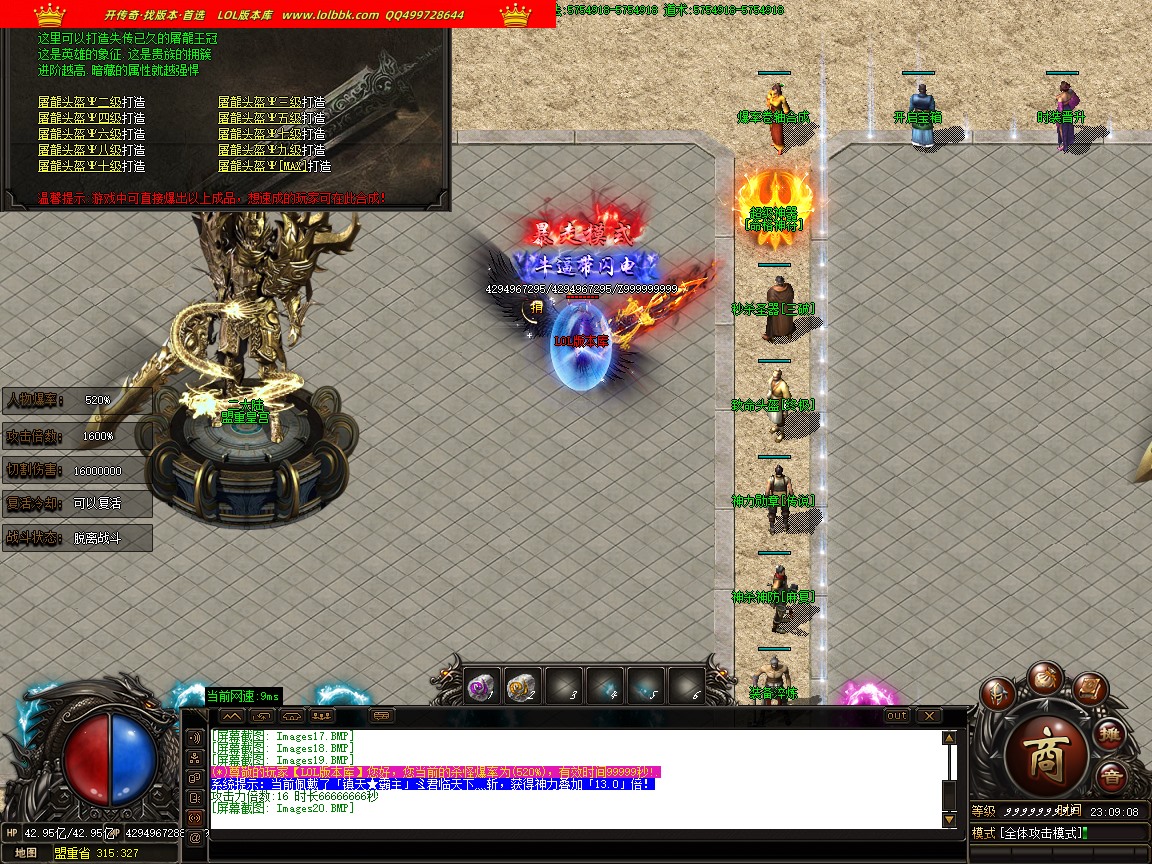
Task: Choose the 屠龍头盔 二级 forging link
Action: tap(91, 102)
